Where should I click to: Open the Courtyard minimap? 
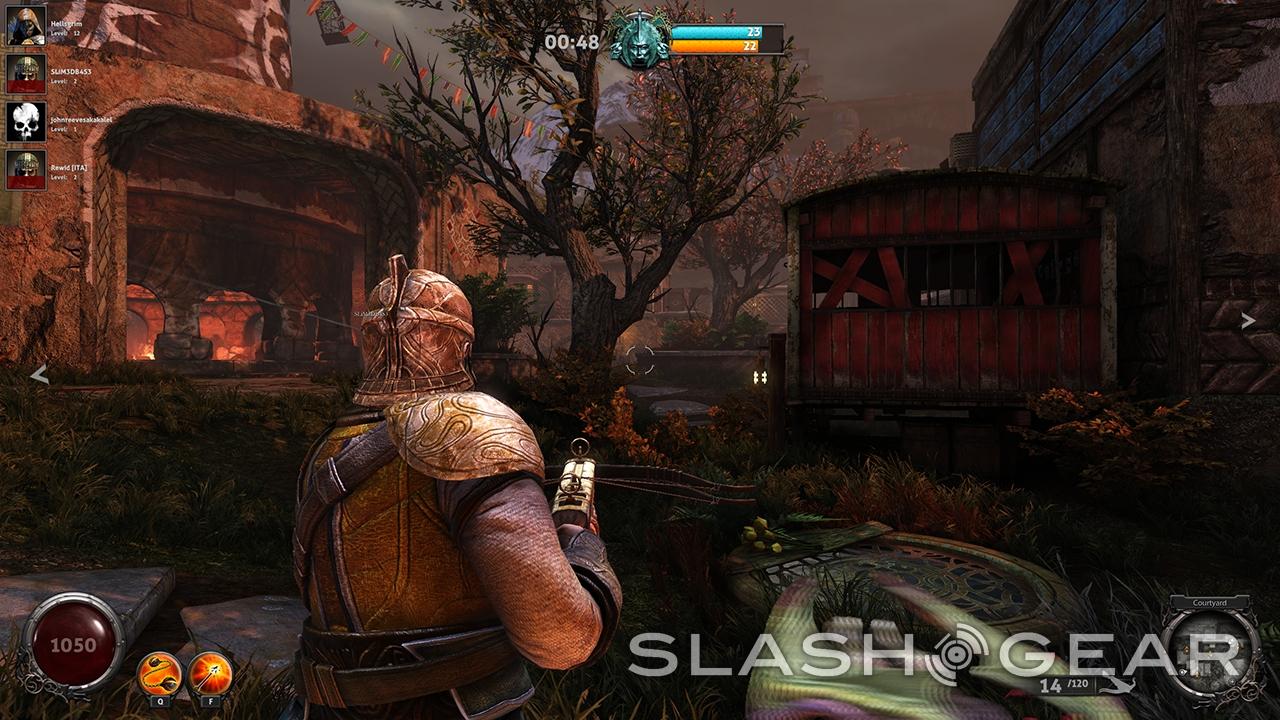click(1211, 647)
